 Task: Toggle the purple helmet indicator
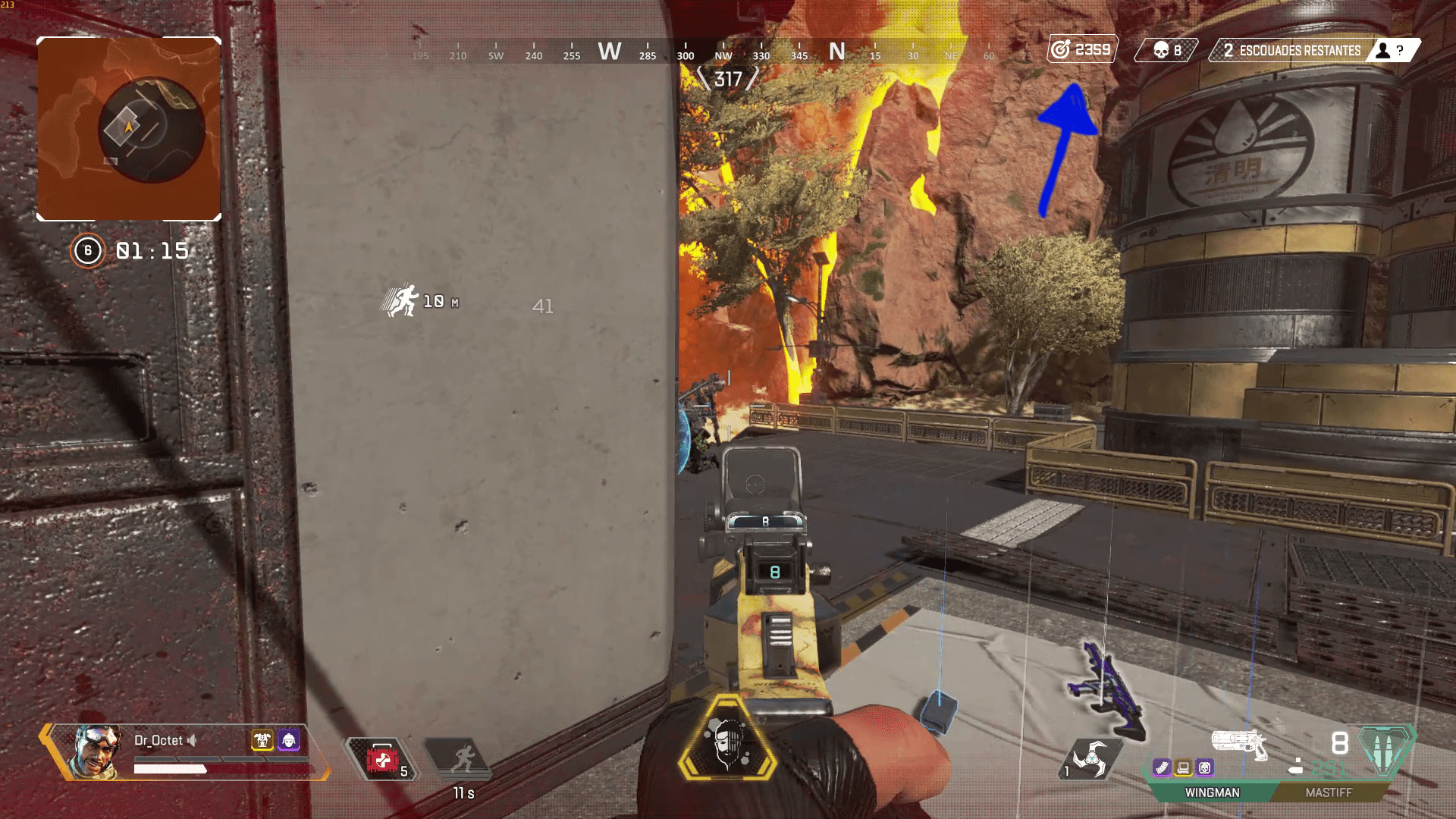[x=288, y=740]
